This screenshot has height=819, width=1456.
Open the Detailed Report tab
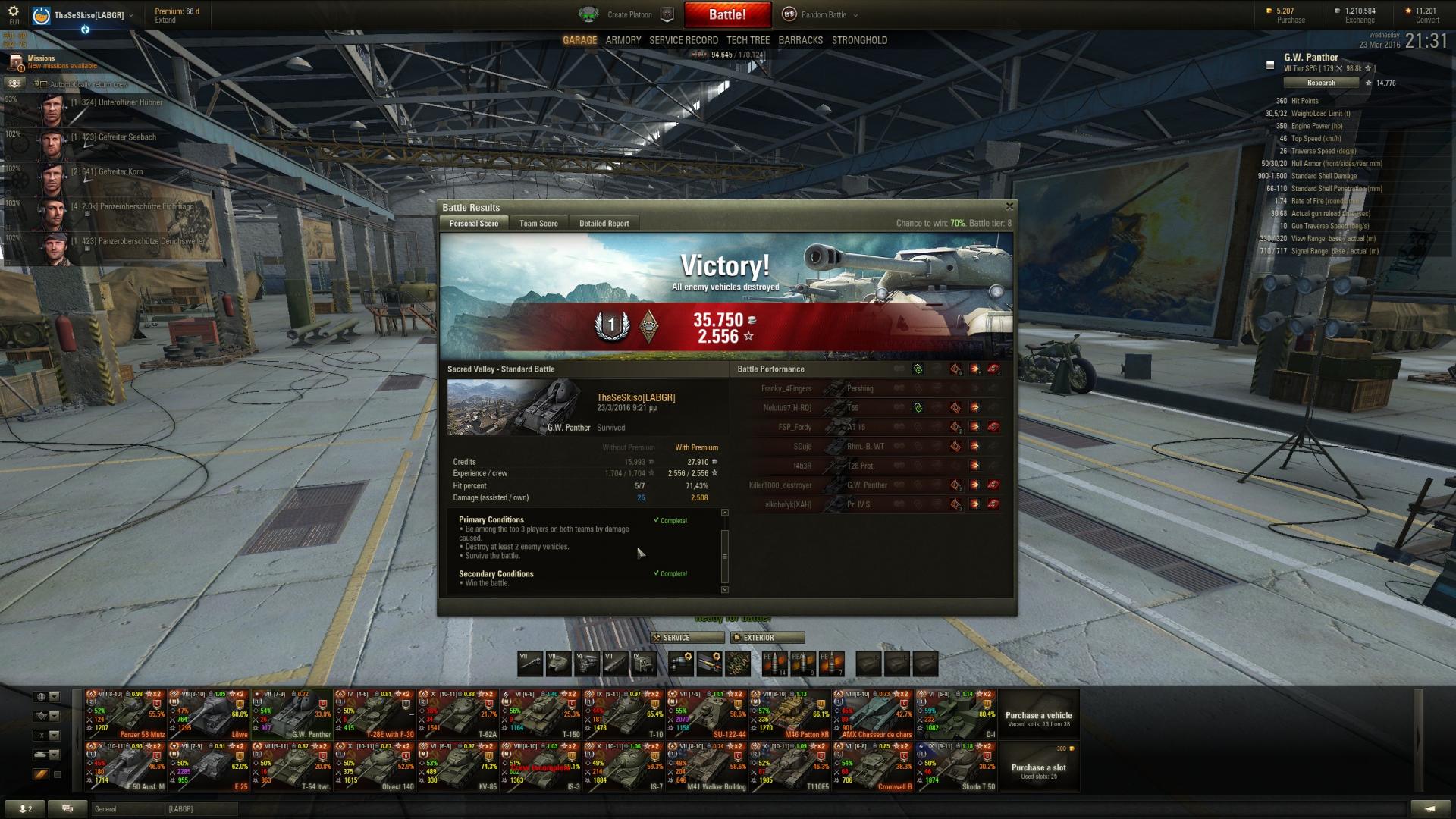pos(604,224)
